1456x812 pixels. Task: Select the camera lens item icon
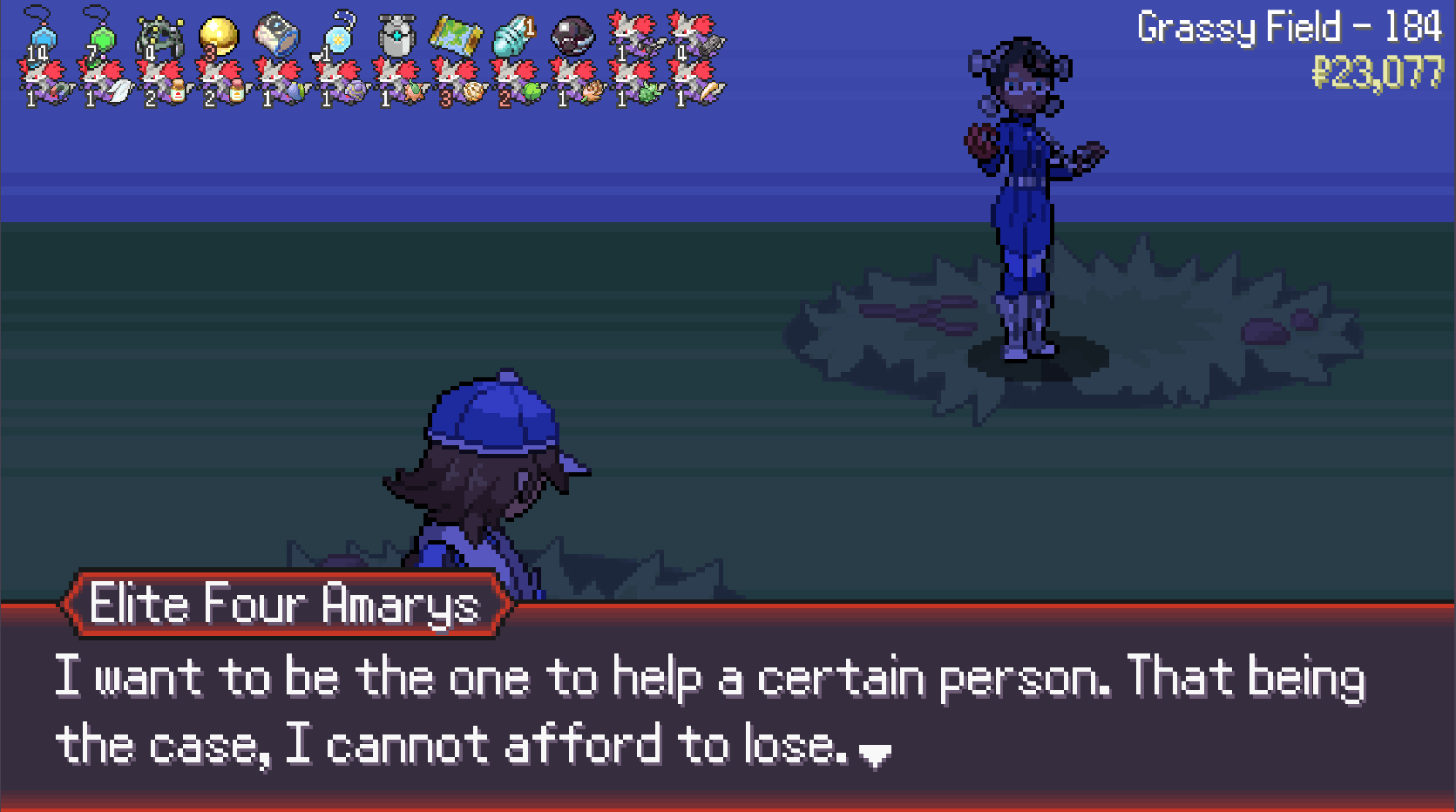click(x=277, y=35)
